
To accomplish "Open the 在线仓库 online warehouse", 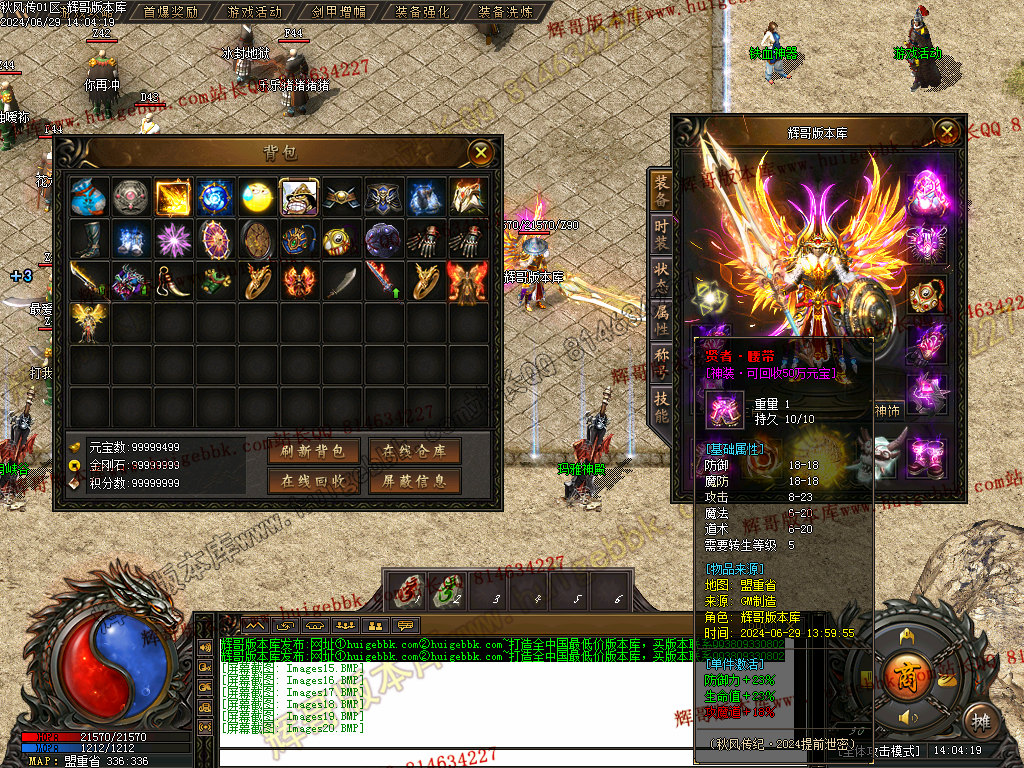I will [x=414, y=452].
